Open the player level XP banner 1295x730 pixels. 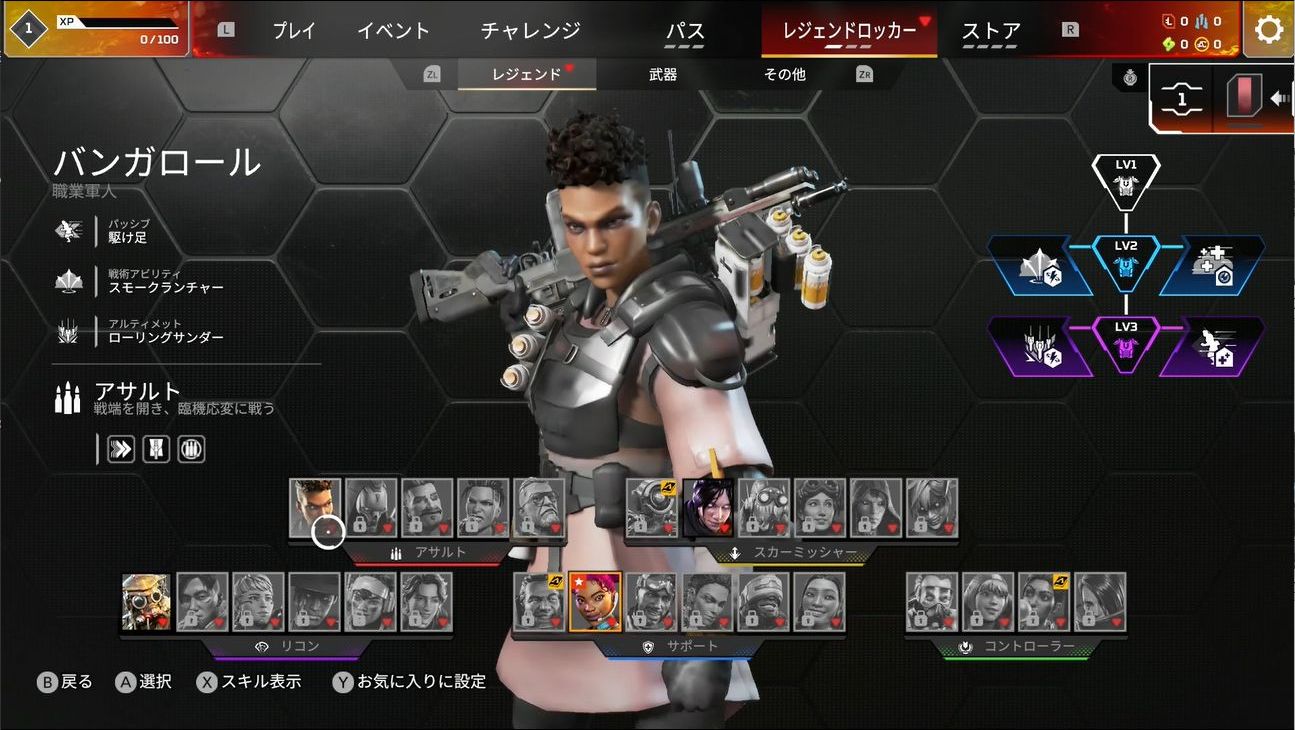[96, 29]
